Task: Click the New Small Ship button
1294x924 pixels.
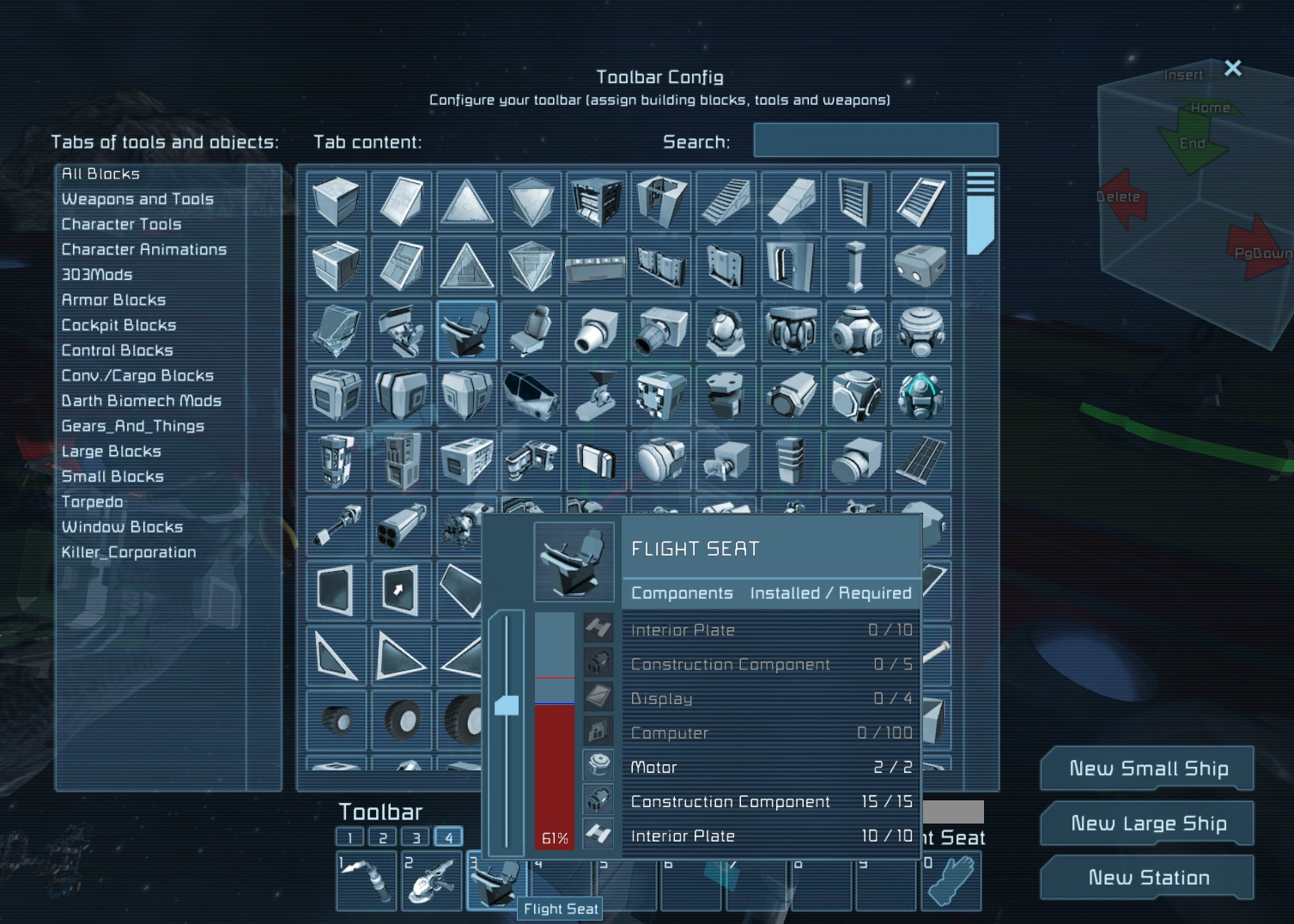Action: (x=1145, y=768)
